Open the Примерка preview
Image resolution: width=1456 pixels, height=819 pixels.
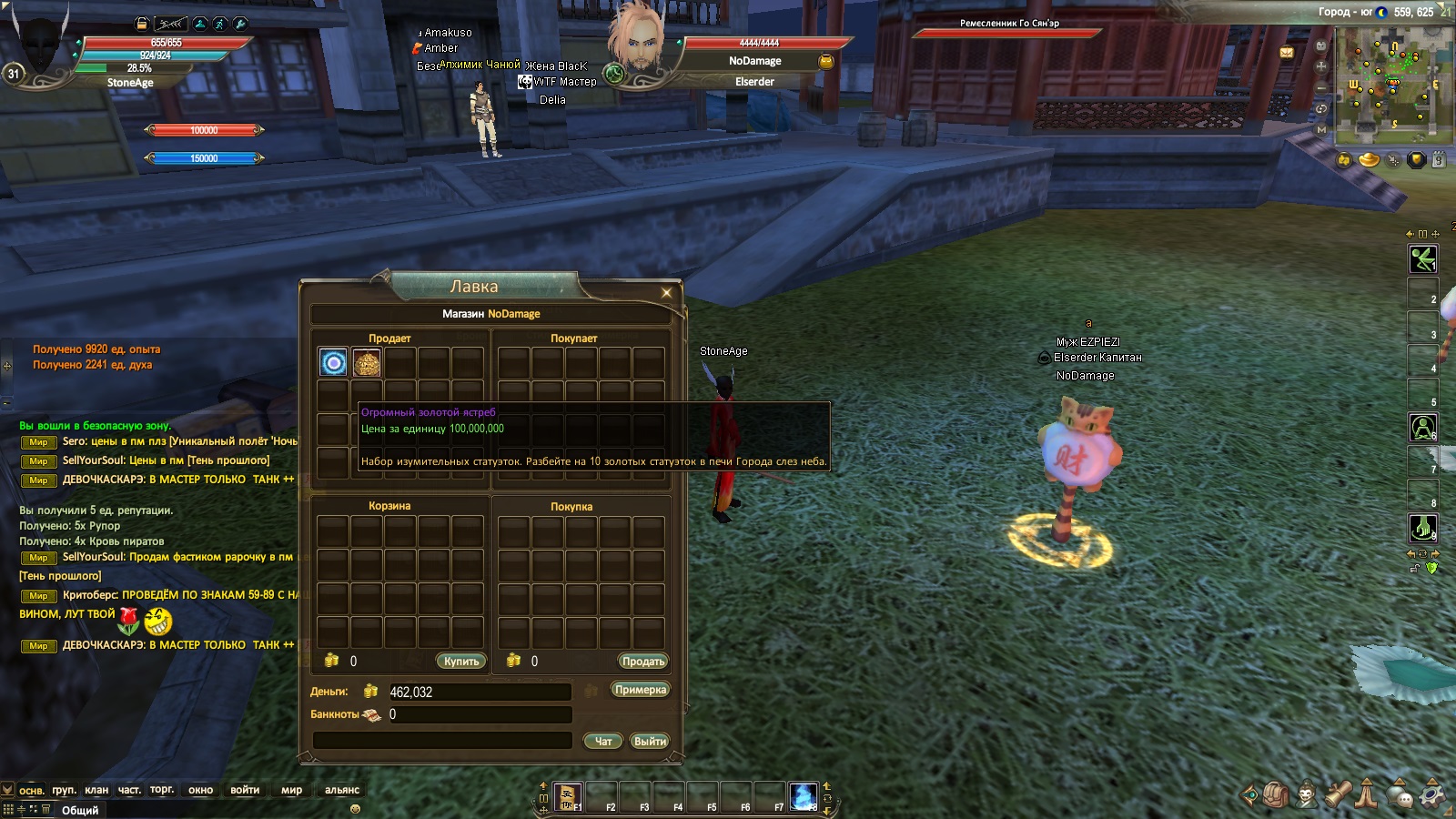pos(641,690)
